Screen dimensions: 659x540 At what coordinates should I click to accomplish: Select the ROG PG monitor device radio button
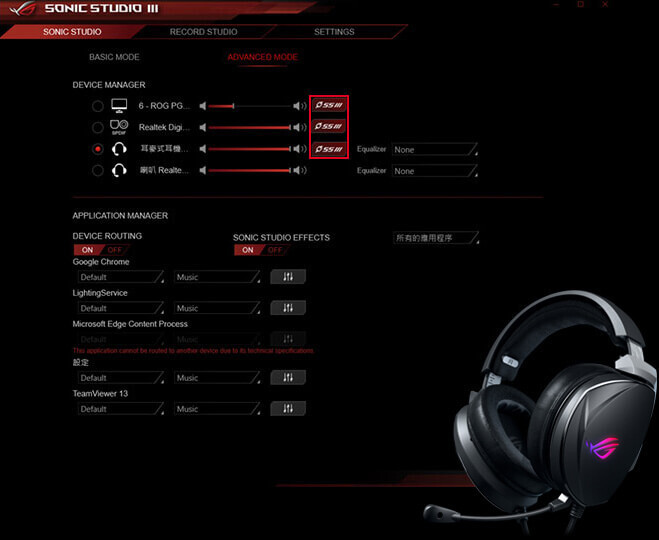(x=97, y=105)
